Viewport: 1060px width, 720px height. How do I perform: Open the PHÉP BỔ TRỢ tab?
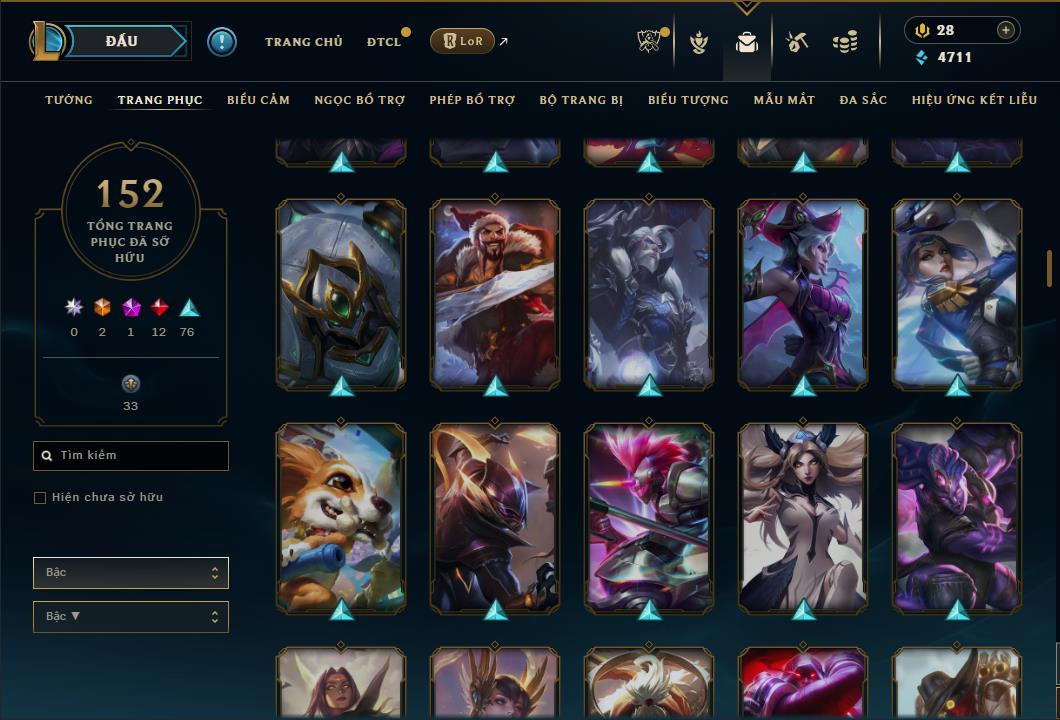(472, 100)
